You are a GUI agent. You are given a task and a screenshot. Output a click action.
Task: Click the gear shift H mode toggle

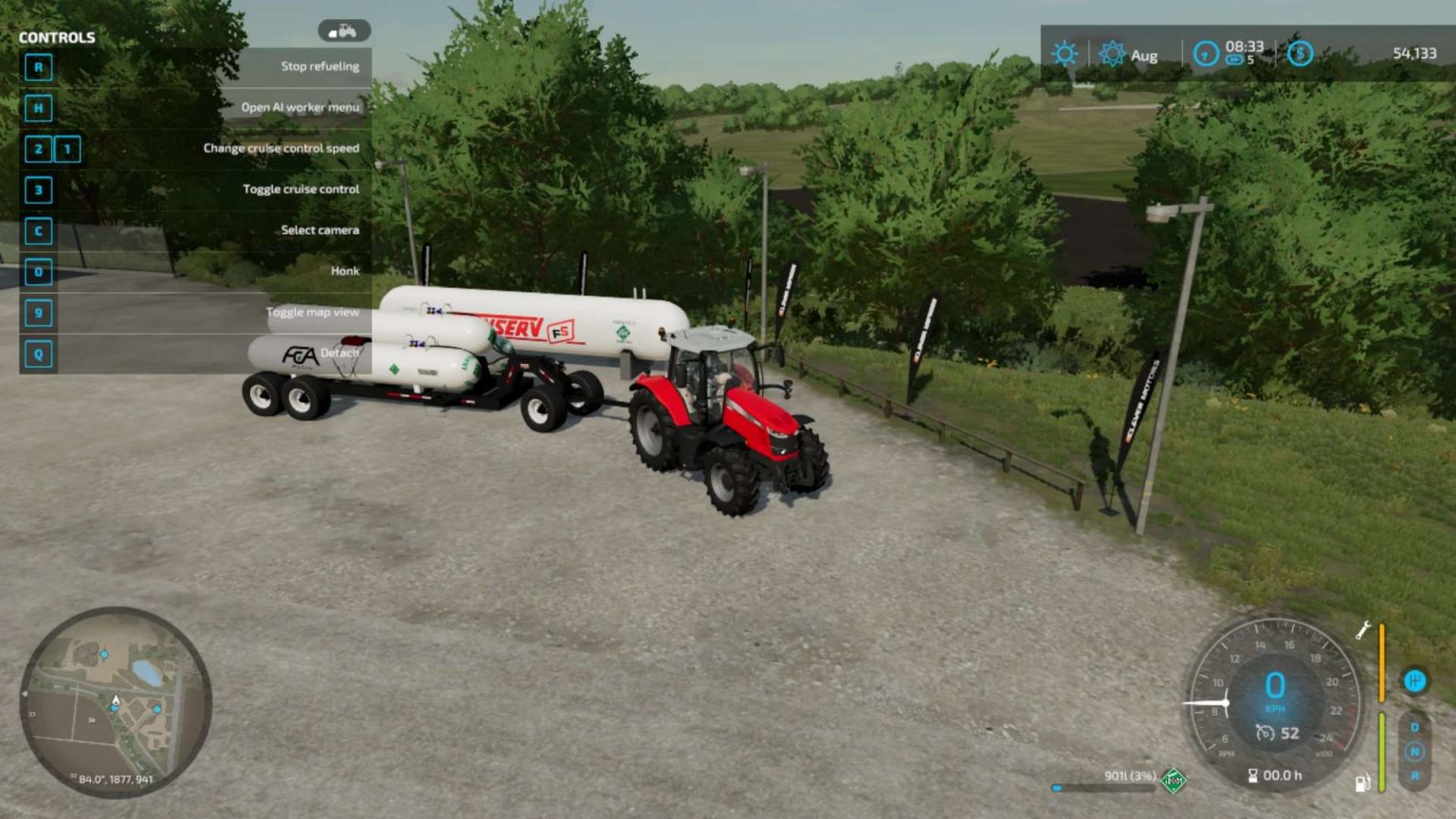click(x=1414, y=681)
